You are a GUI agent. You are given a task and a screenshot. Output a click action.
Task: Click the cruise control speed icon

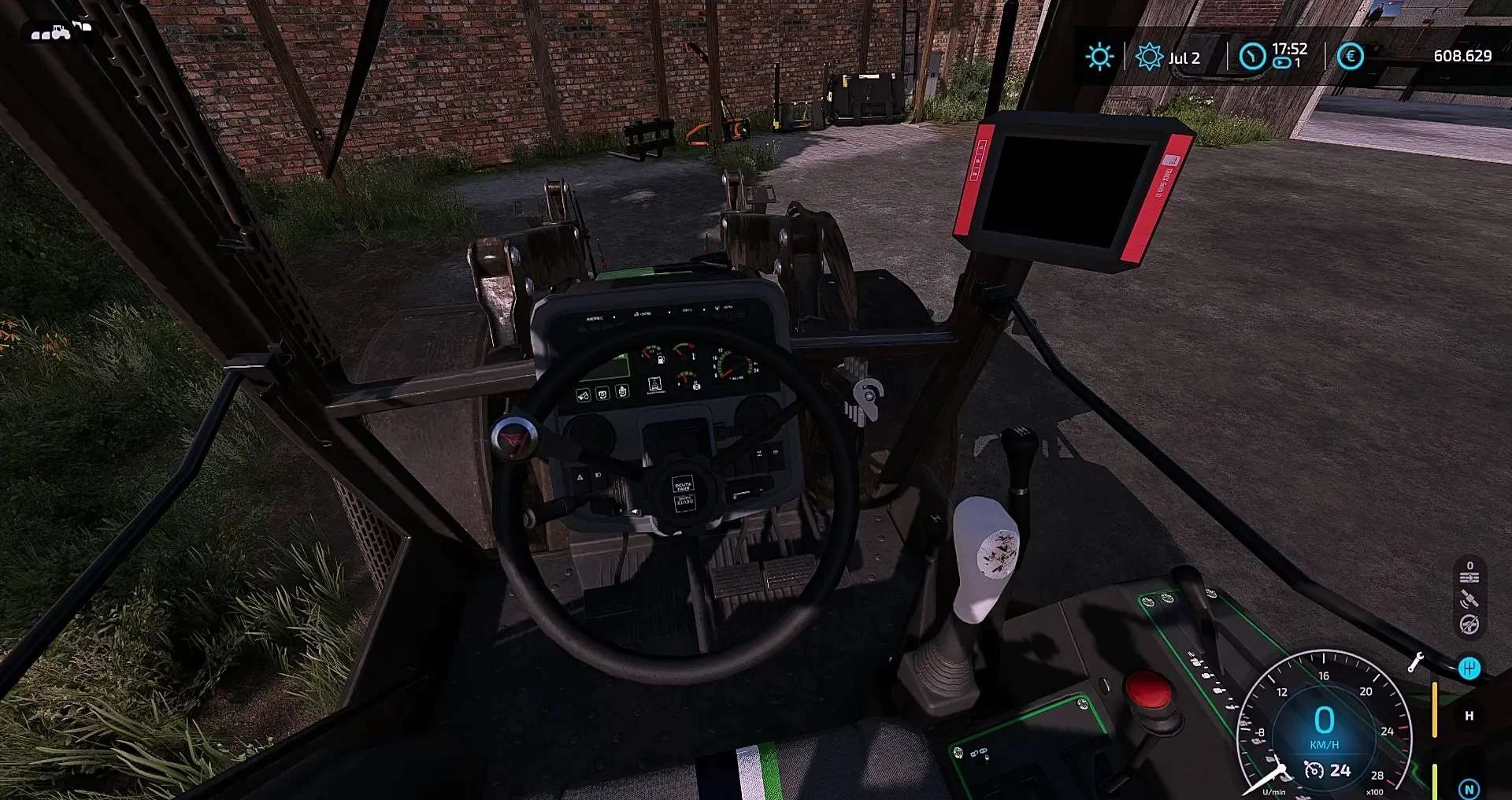(1314, 770)
